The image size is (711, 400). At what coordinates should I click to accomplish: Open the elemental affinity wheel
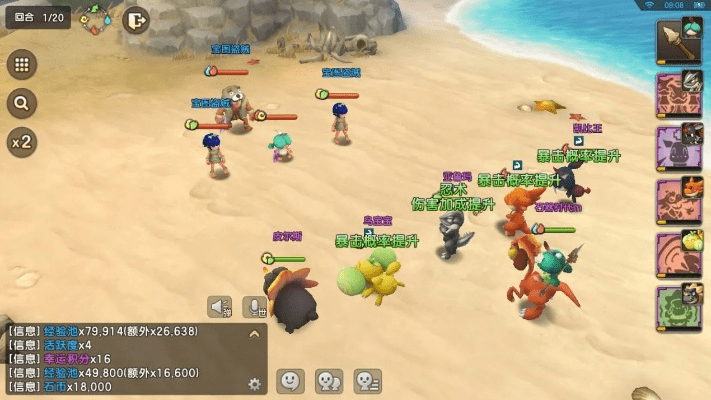point(96,19)
